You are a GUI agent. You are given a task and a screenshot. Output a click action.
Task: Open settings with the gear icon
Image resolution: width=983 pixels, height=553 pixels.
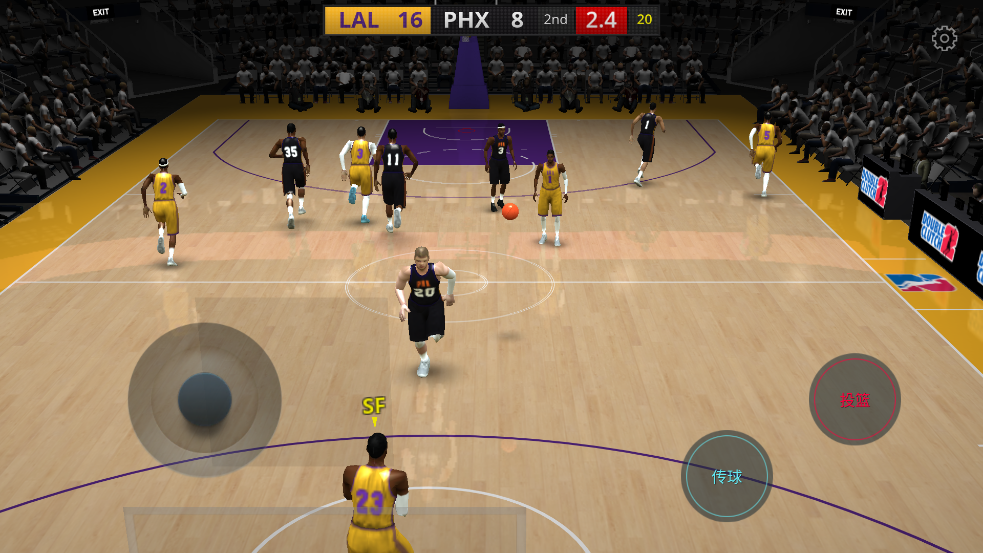coord(944,39)
